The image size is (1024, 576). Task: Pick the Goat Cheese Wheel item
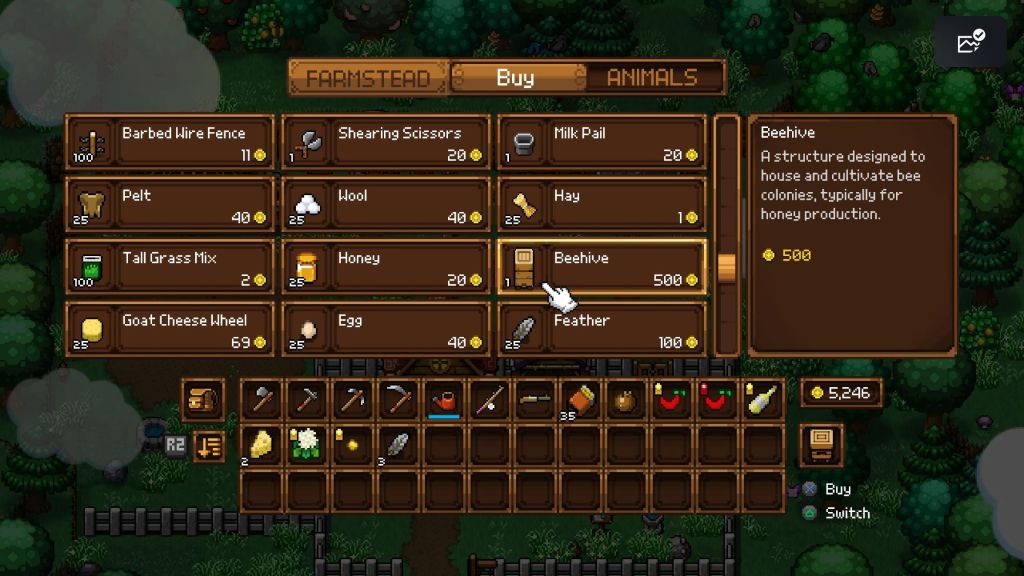tap(169, 330)
